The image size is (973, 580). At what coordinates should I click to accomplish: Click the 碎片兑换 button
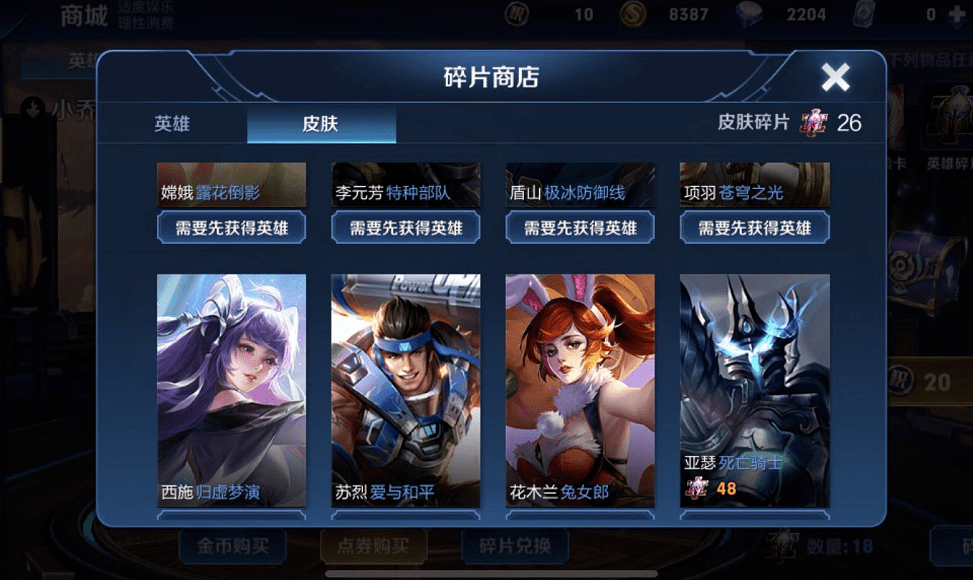pos(515,546)
